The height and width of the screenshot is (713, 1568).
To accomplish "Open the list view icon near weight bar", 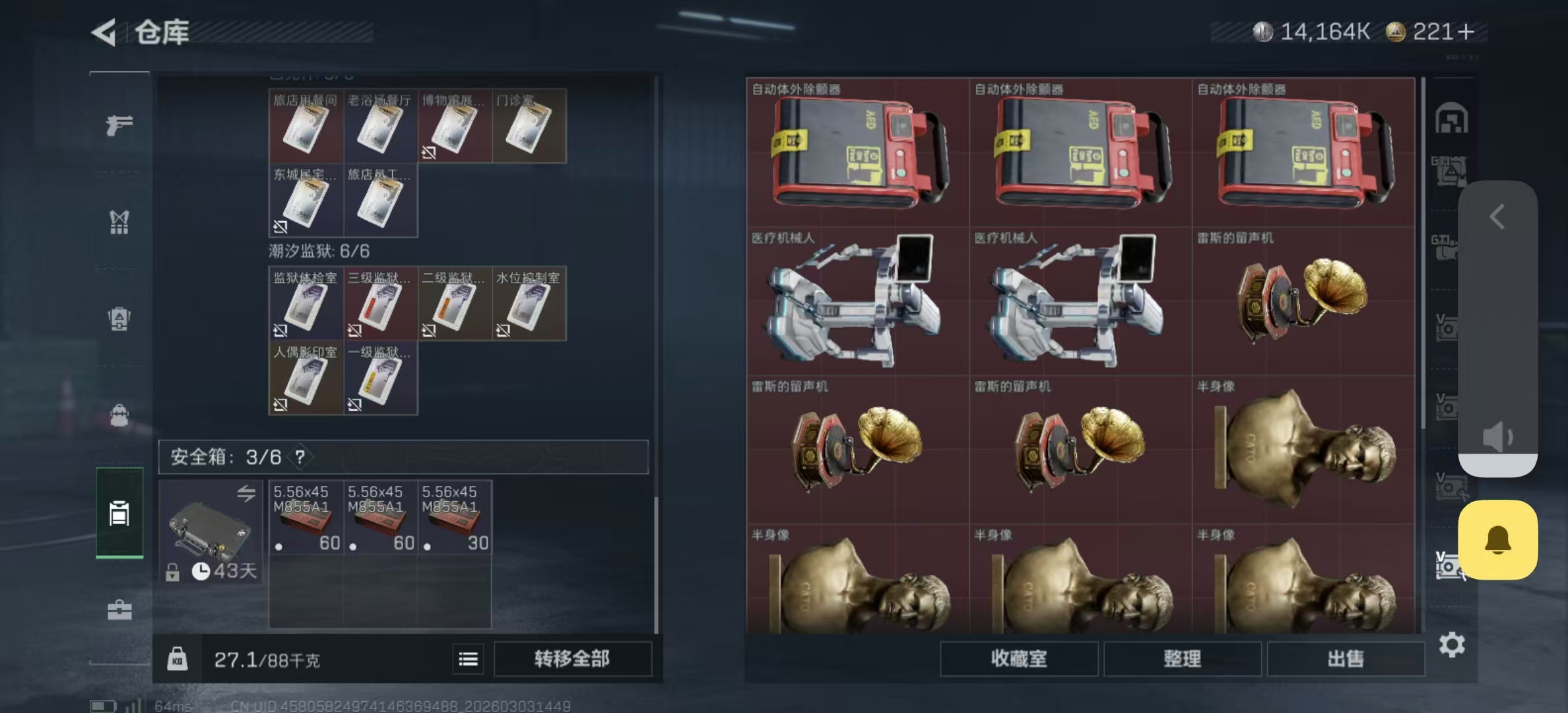I will 469,659.
